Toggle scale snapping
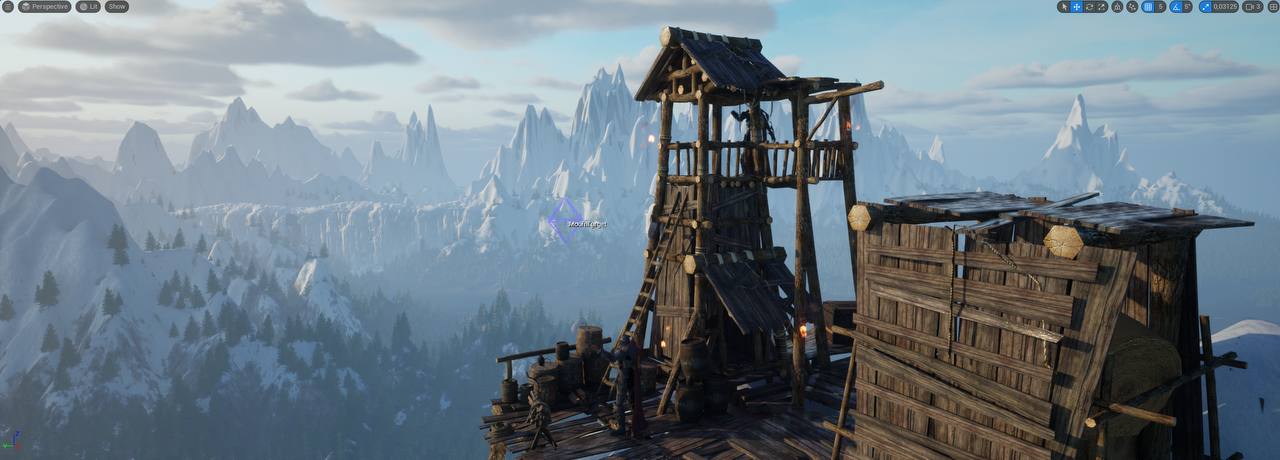Viewport: 1280px width, 460px height. 1205,6
